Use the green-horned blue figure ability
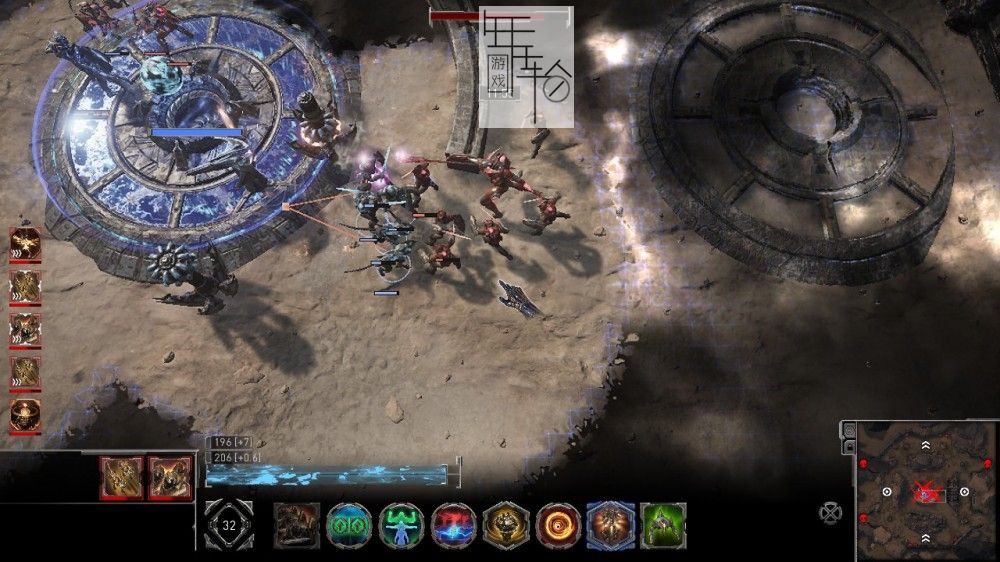 [401, 525]
